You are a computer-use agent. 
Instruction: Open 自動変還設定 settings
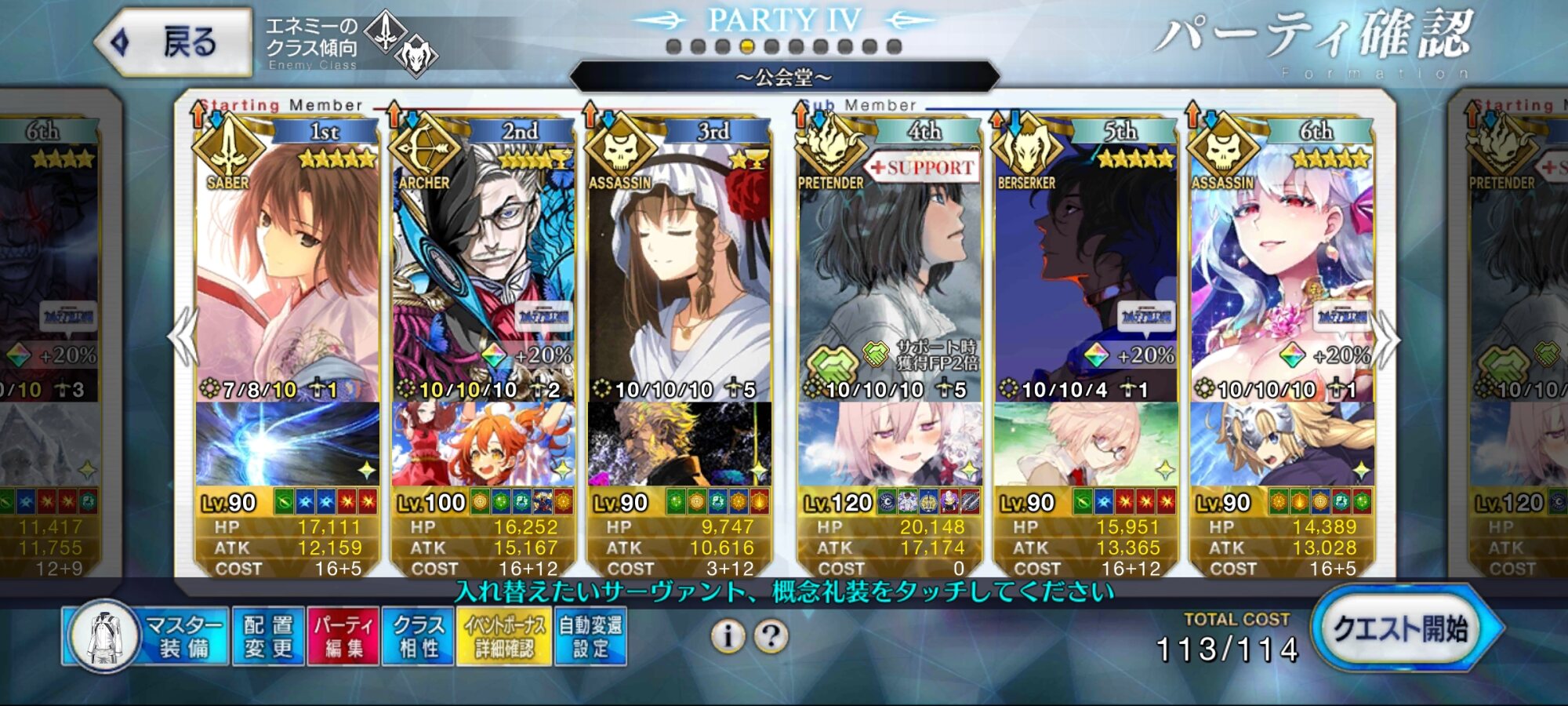click(x=590, y=636)
